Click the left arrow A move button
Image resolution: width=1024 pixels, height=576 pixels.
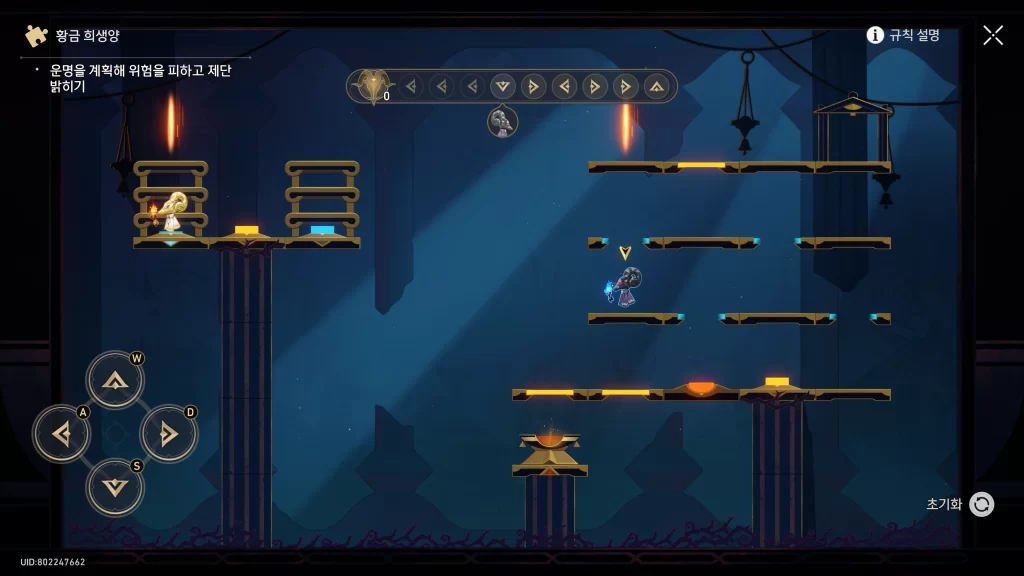point(62,434)
